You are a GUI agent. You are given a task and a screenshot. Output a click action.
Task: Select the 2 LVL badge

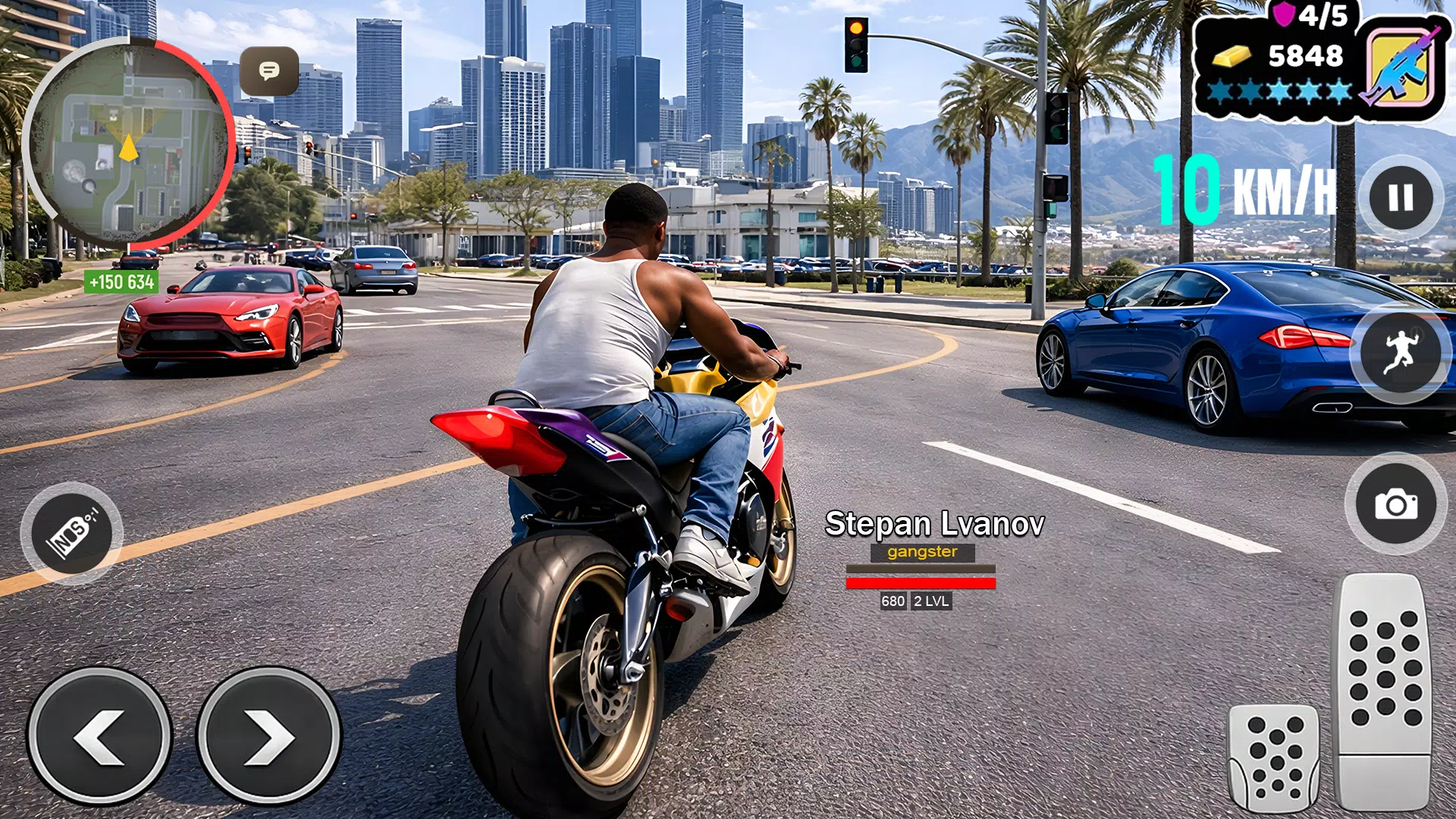933,602
